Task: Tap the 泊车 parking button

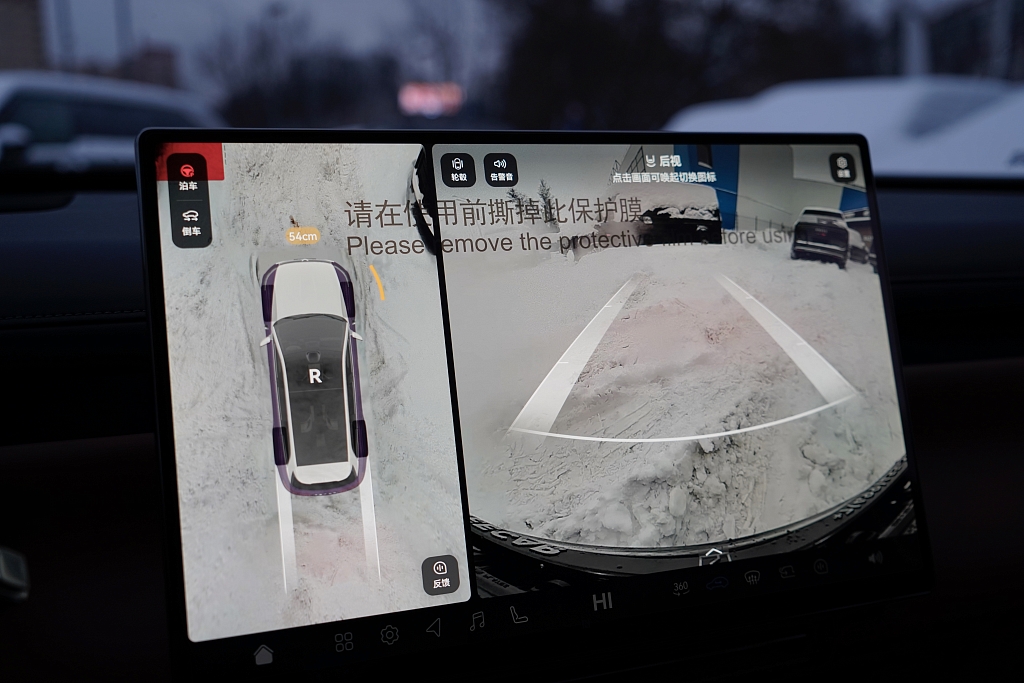Action: (x=188, y=173)
